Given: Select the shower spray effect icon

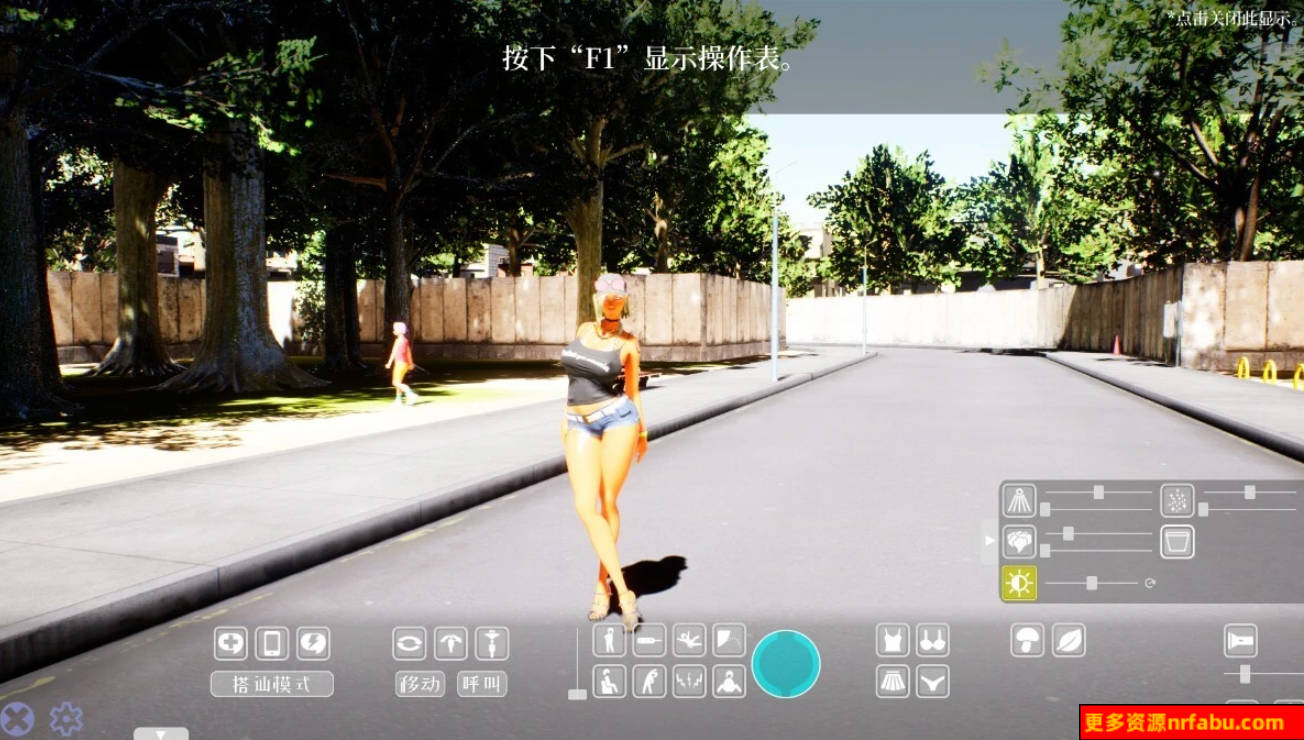Looking at the screenshot, I should click(1019, 500).
